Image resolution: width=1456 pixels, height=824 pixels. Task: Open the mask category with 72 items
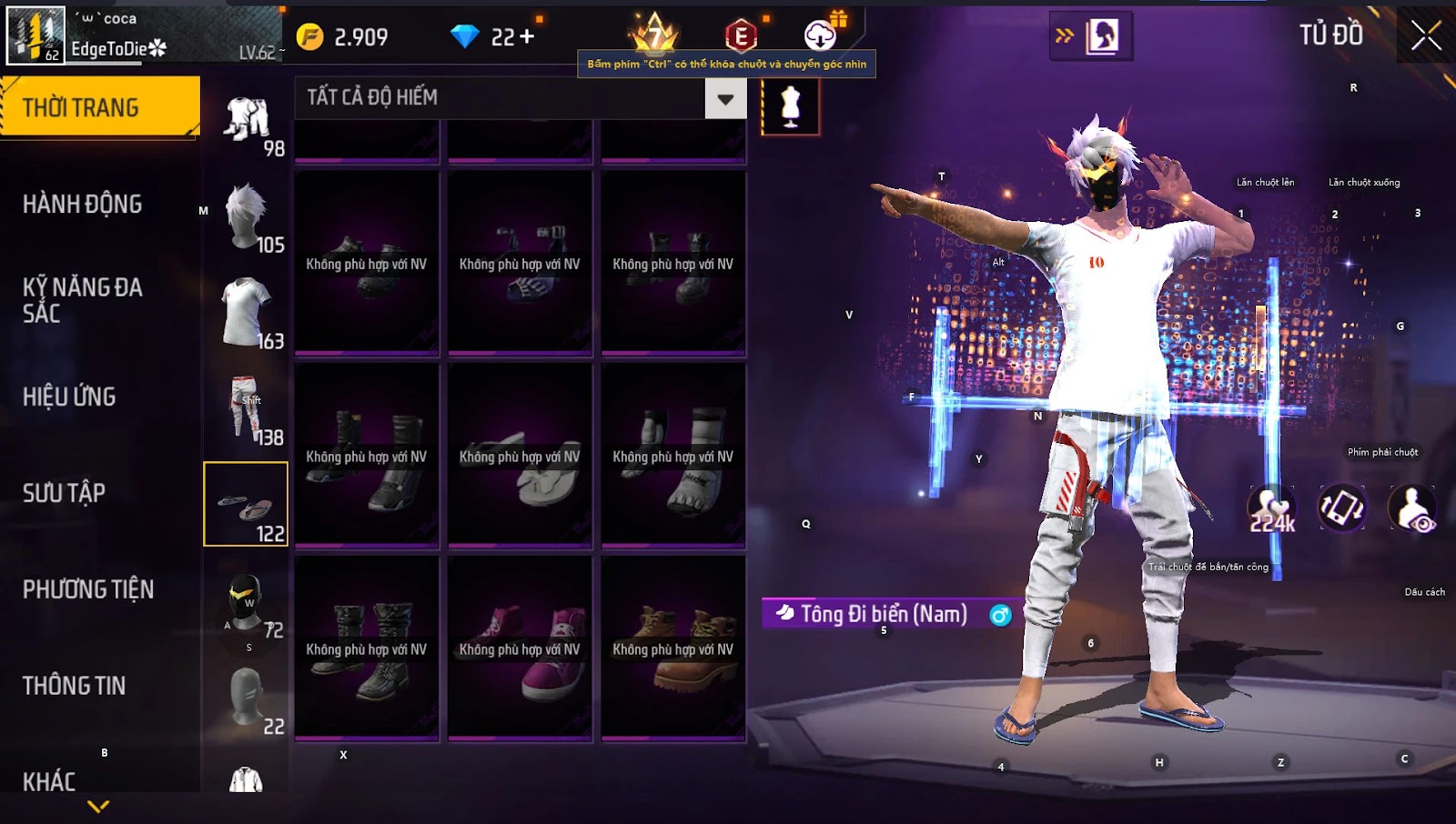pos(247,602)
